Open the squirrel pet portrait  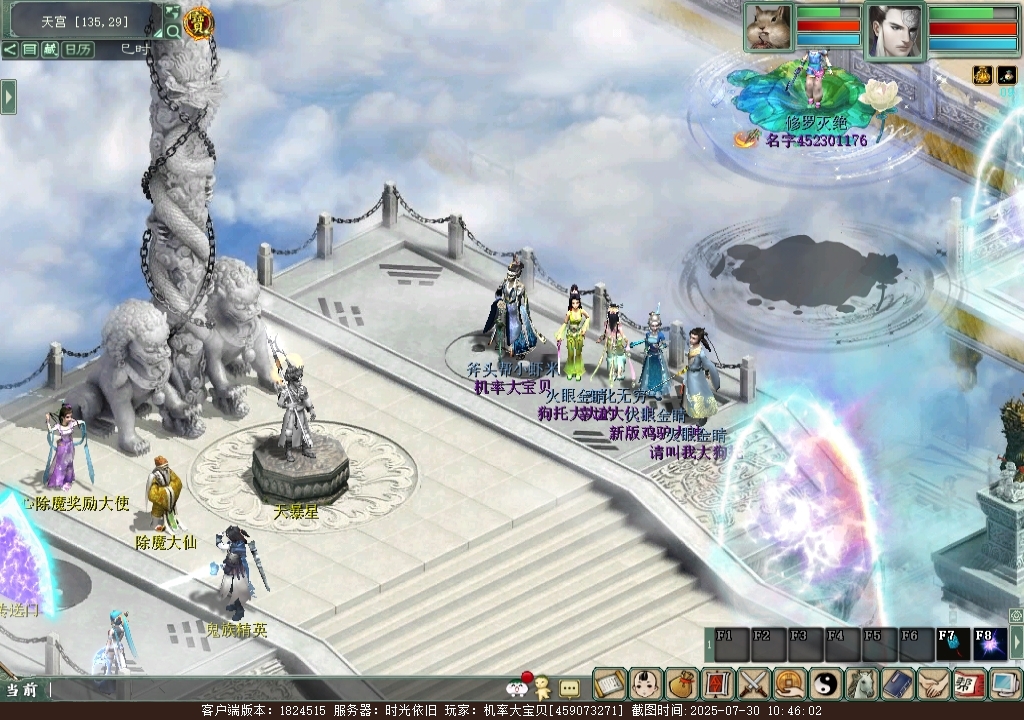pos(768,27)
